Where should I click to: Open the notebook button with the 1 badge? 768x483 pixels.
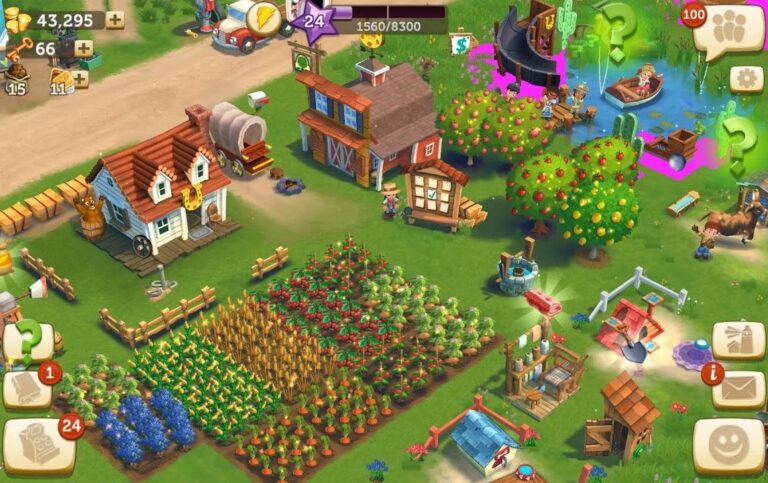(27, 390)
